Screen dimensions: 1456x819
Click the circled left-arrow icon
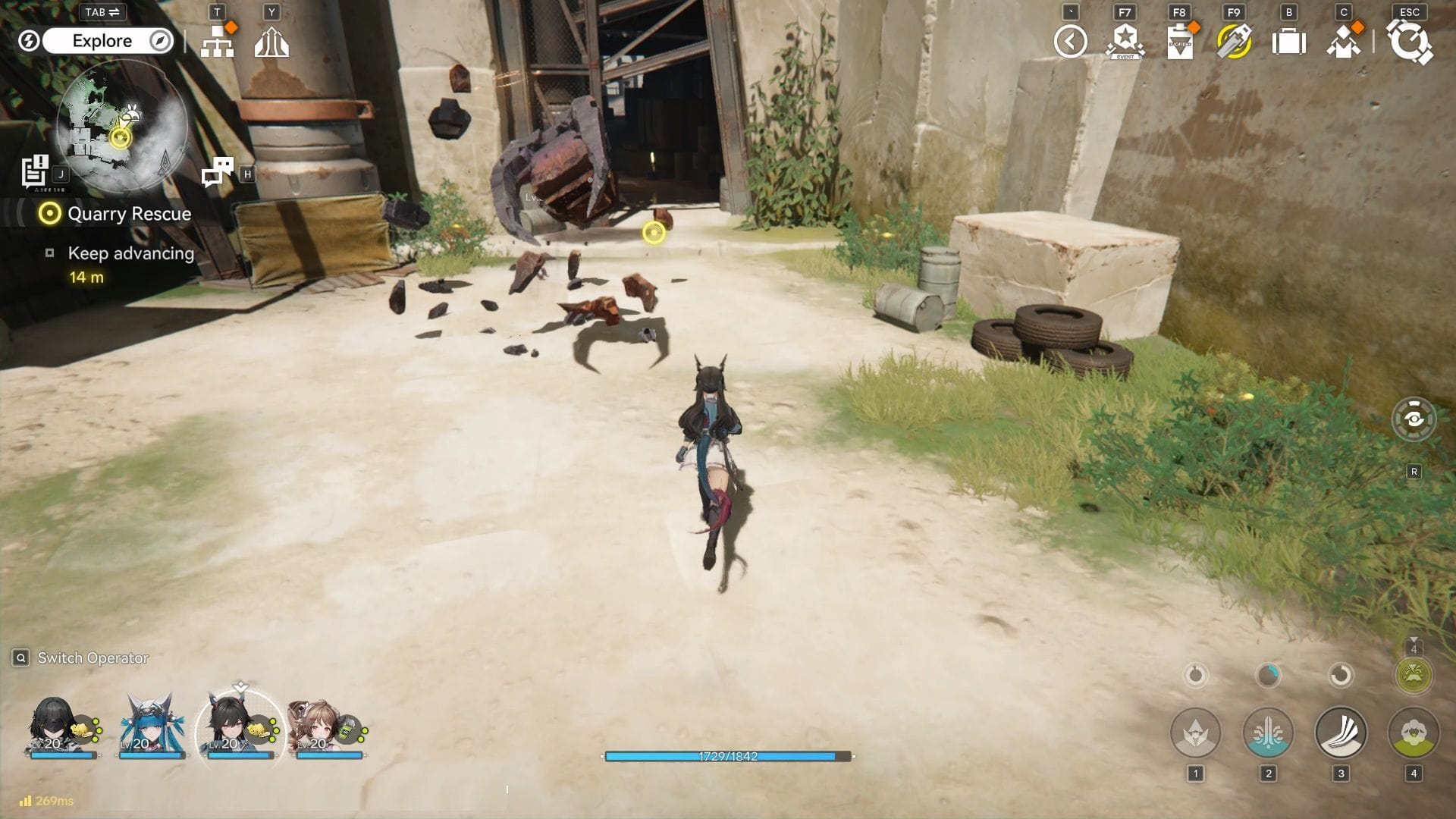pos(1070,42)
